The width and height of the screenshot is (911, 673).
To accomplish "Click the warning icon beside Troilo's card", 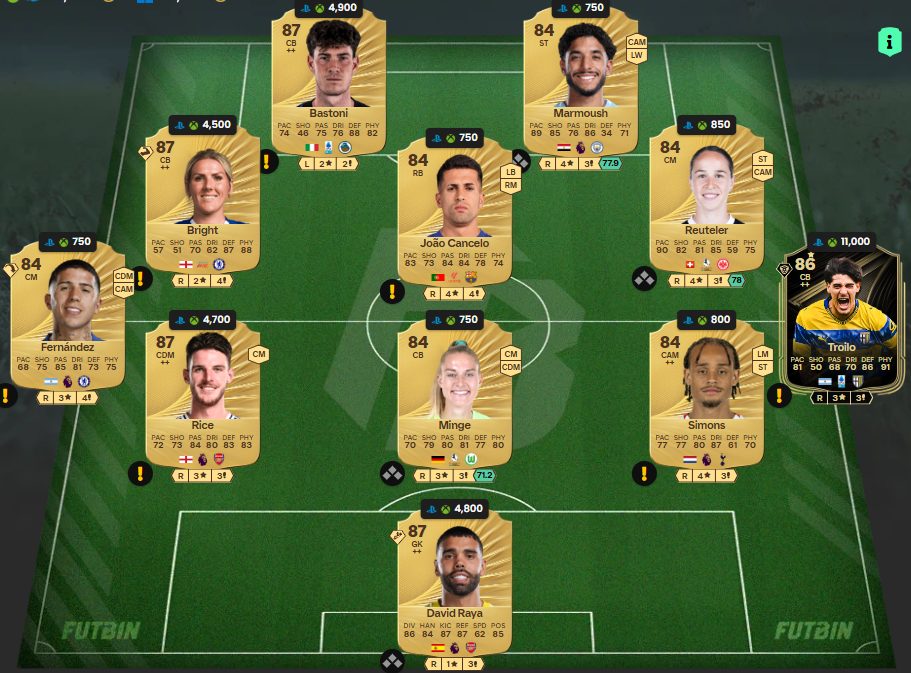I will (x=779, y=396).
